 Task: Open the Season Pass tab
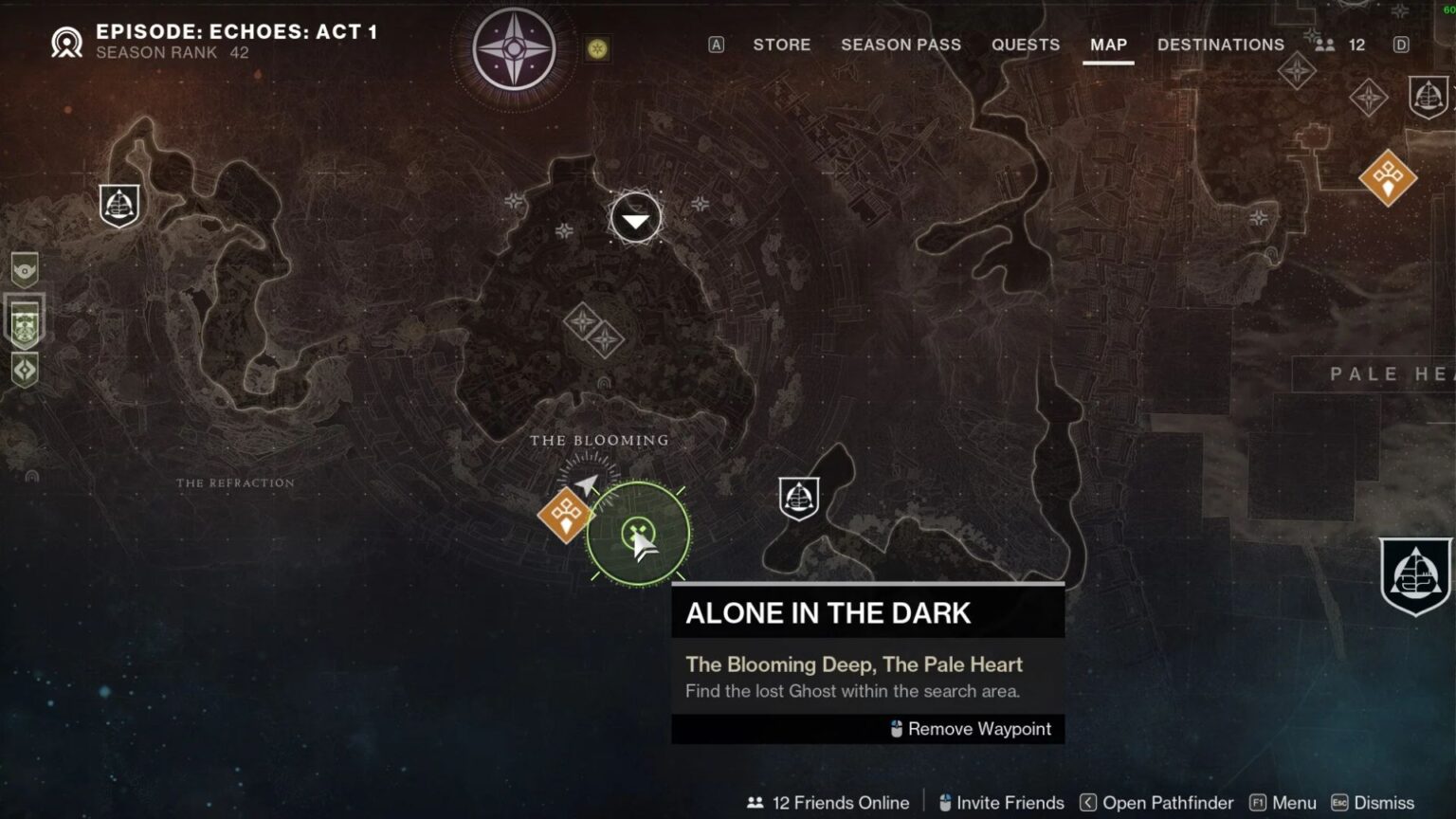(x=901, y=45)
